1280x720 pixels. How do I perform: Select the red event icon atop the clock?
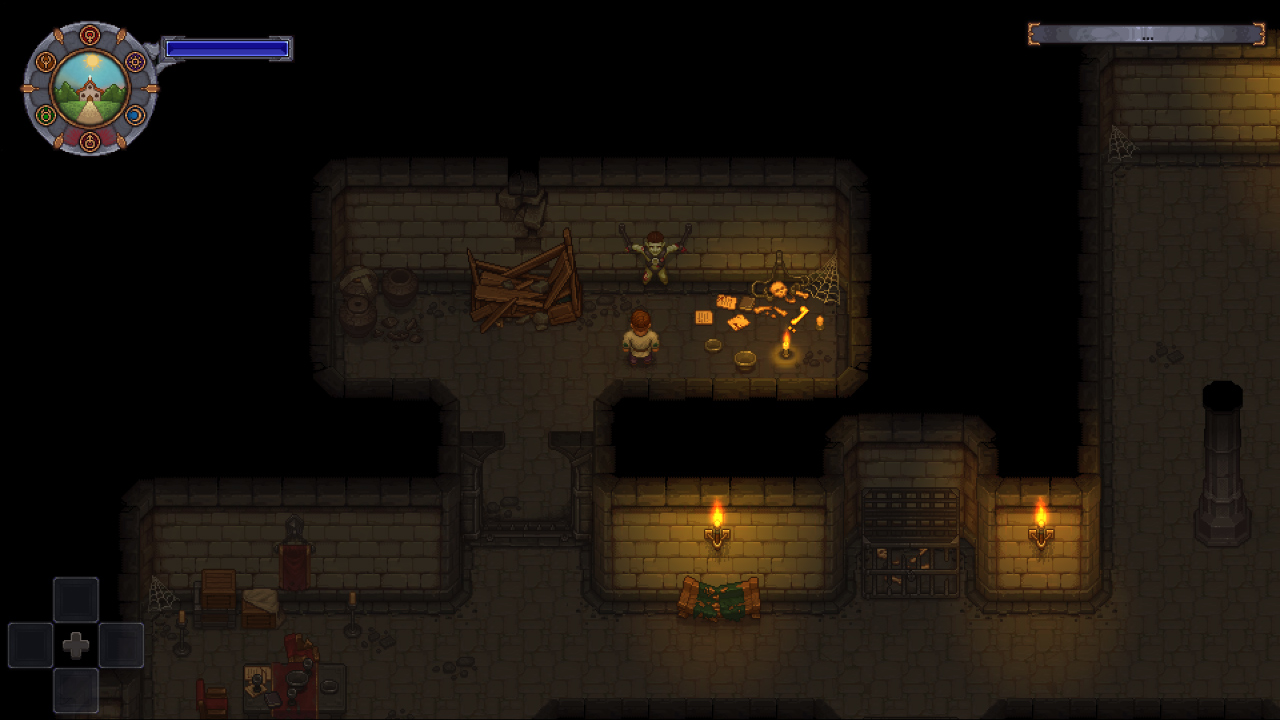pyautogui.click(x=90, y=34)
